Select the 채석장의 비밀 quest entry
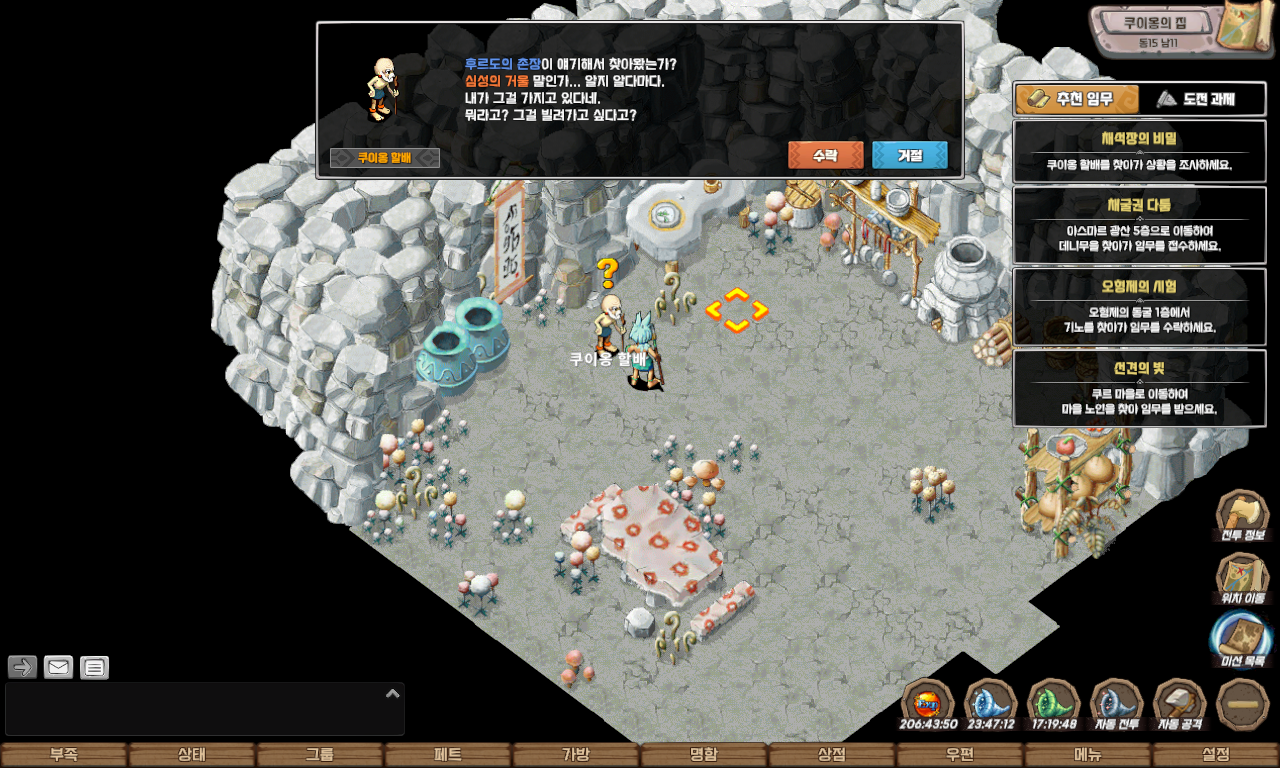This screenshot has width=1280, height=768. coord(1139,151)
